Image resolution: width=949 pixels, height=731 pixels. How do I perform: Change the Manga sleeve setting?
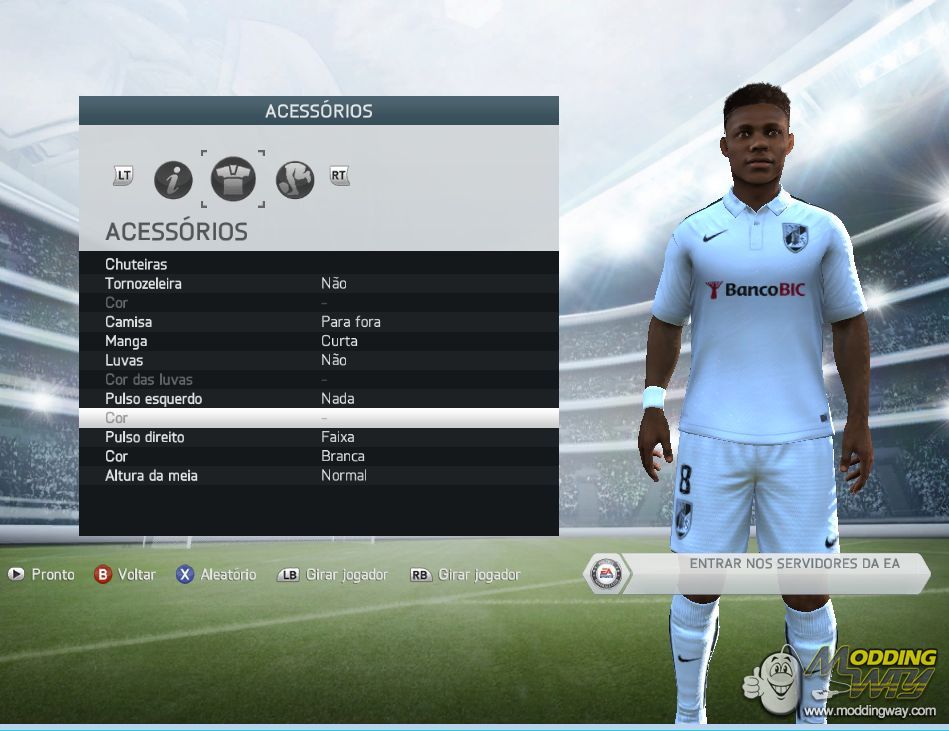click(x=318, y=341)
